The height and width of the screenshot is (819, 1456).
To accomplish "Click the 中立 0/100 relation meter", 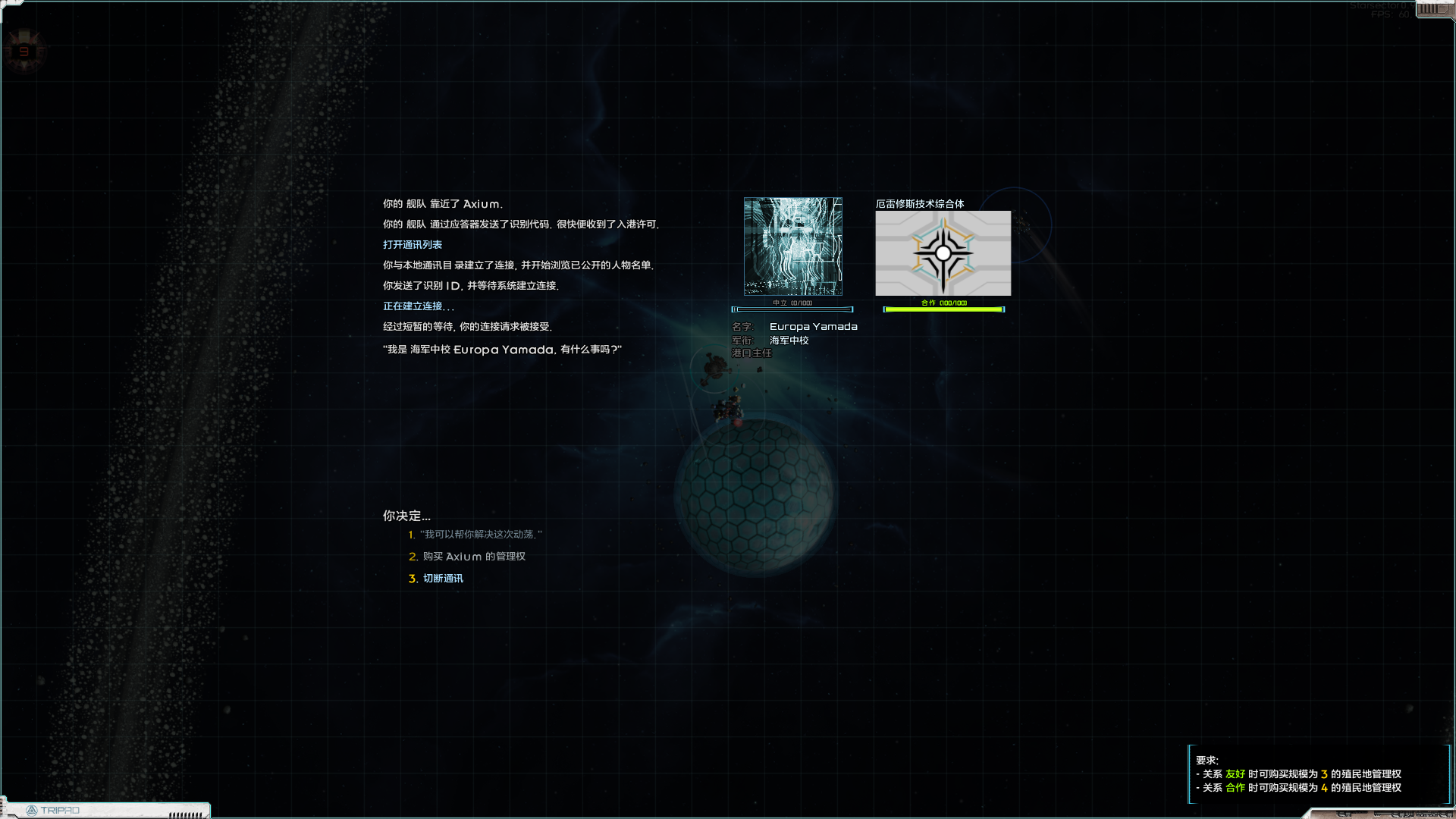I will coord(792,307).
